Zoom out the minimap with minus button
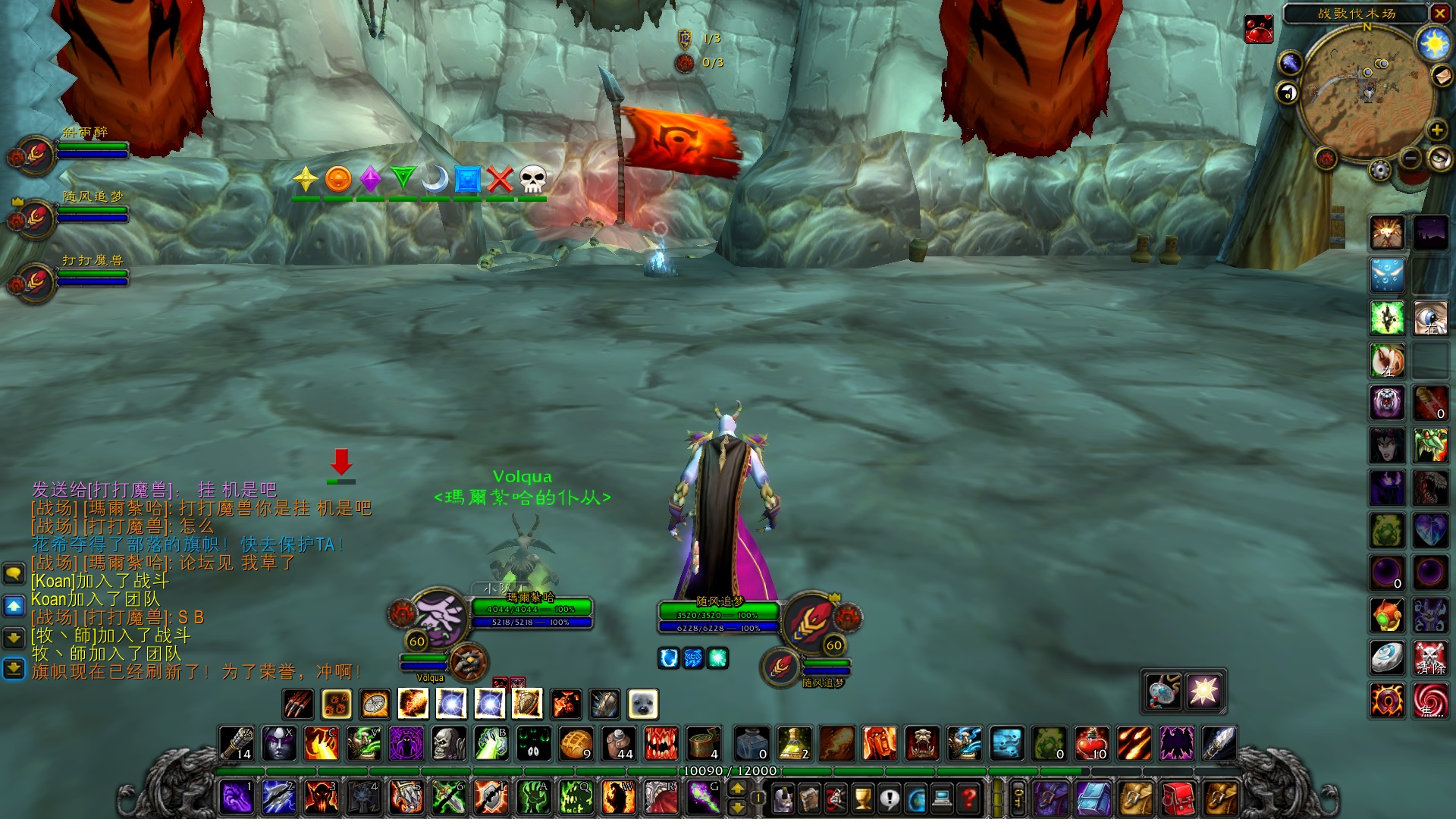1456x819 pixels. [x=1410, y=158]
